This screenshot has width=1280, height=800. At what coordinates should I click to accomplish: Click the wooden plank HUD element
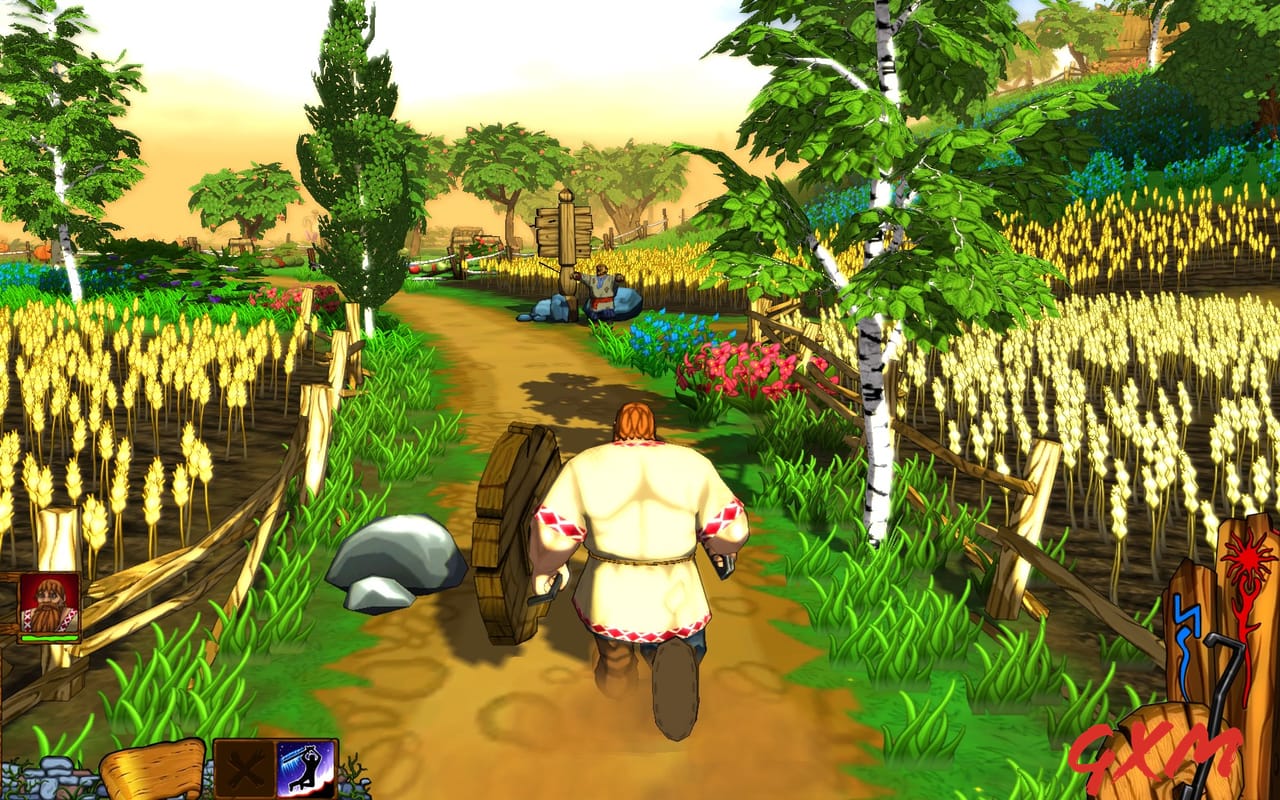click(x=150, y=770)
